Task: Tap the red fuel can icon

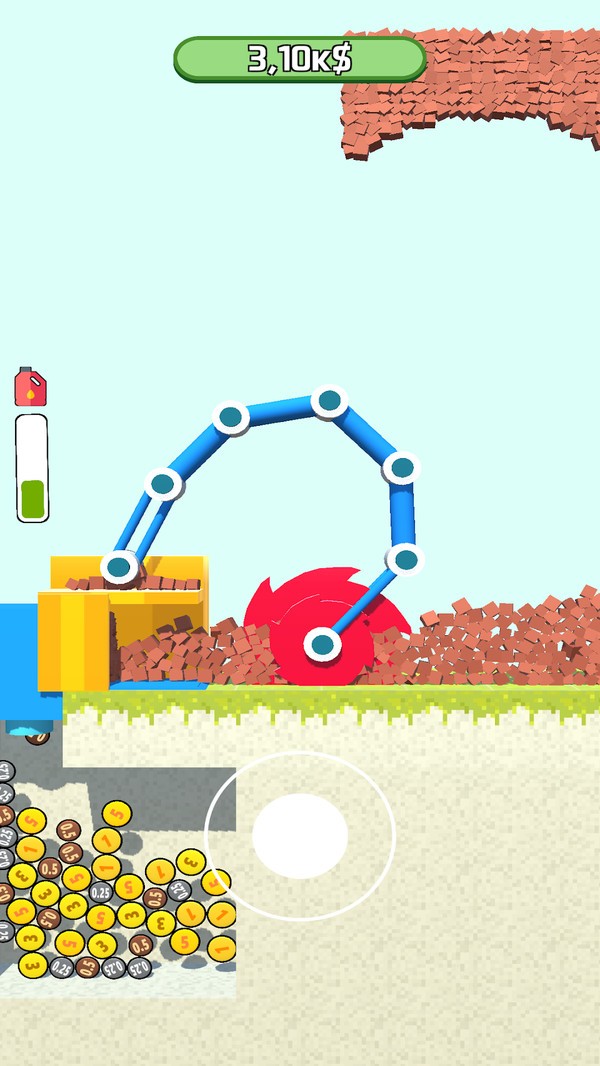Action: tap(31, 387)
